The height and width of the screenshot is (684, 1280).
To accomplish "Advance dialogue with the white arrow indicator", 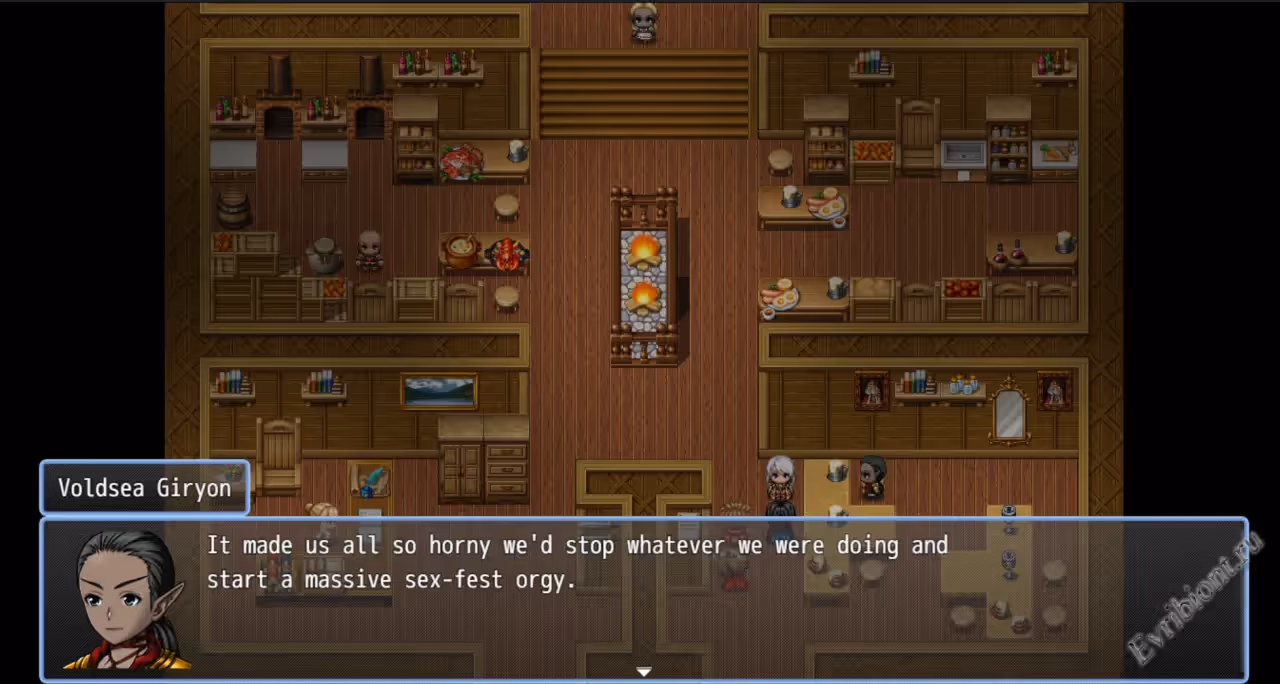I will (x=644, y=672).
